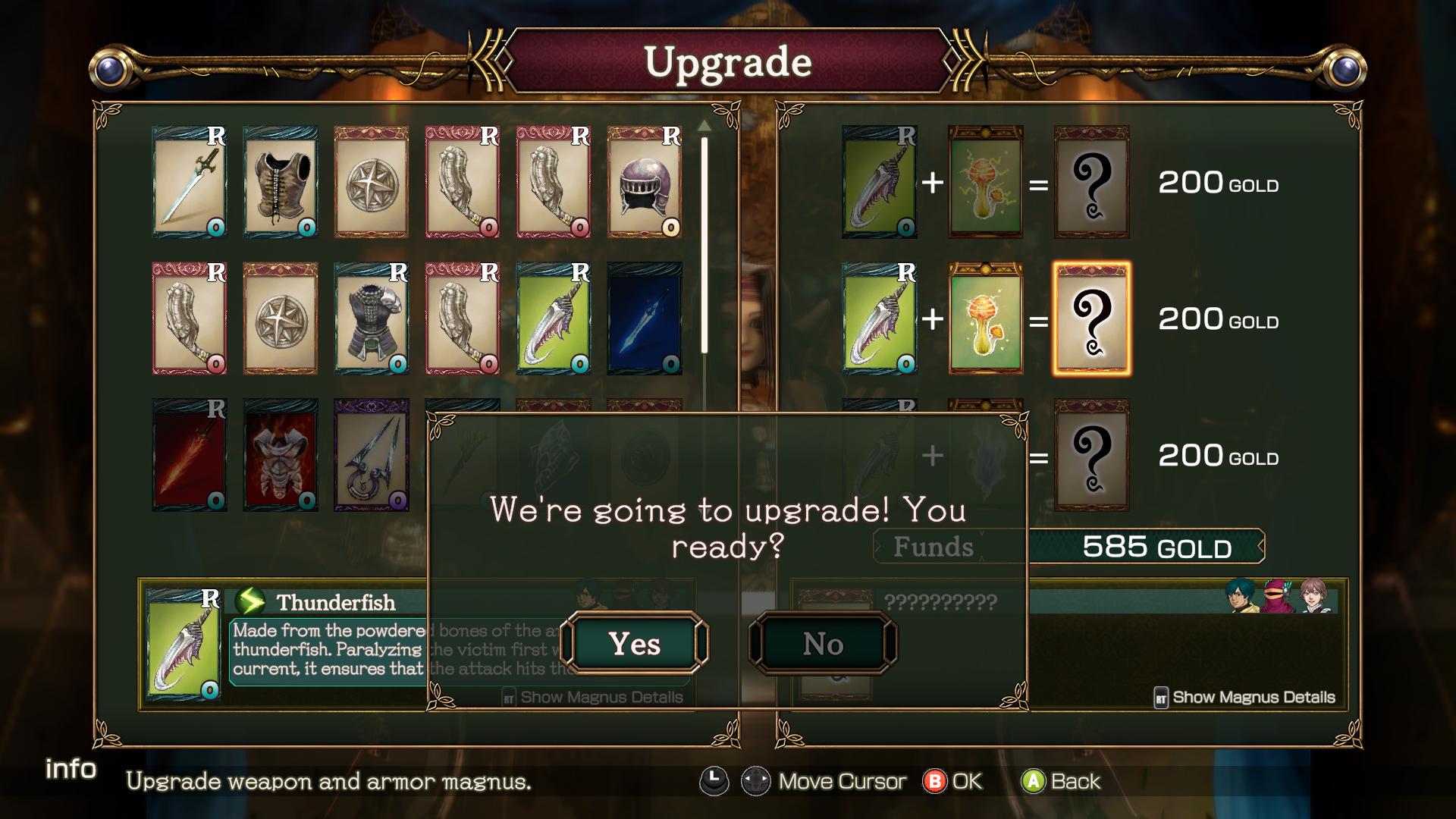Click the orange-highlighted mystery result card
Image resolution: width=1456 pixels, height=819 pixels.
tap(1091, 318)
